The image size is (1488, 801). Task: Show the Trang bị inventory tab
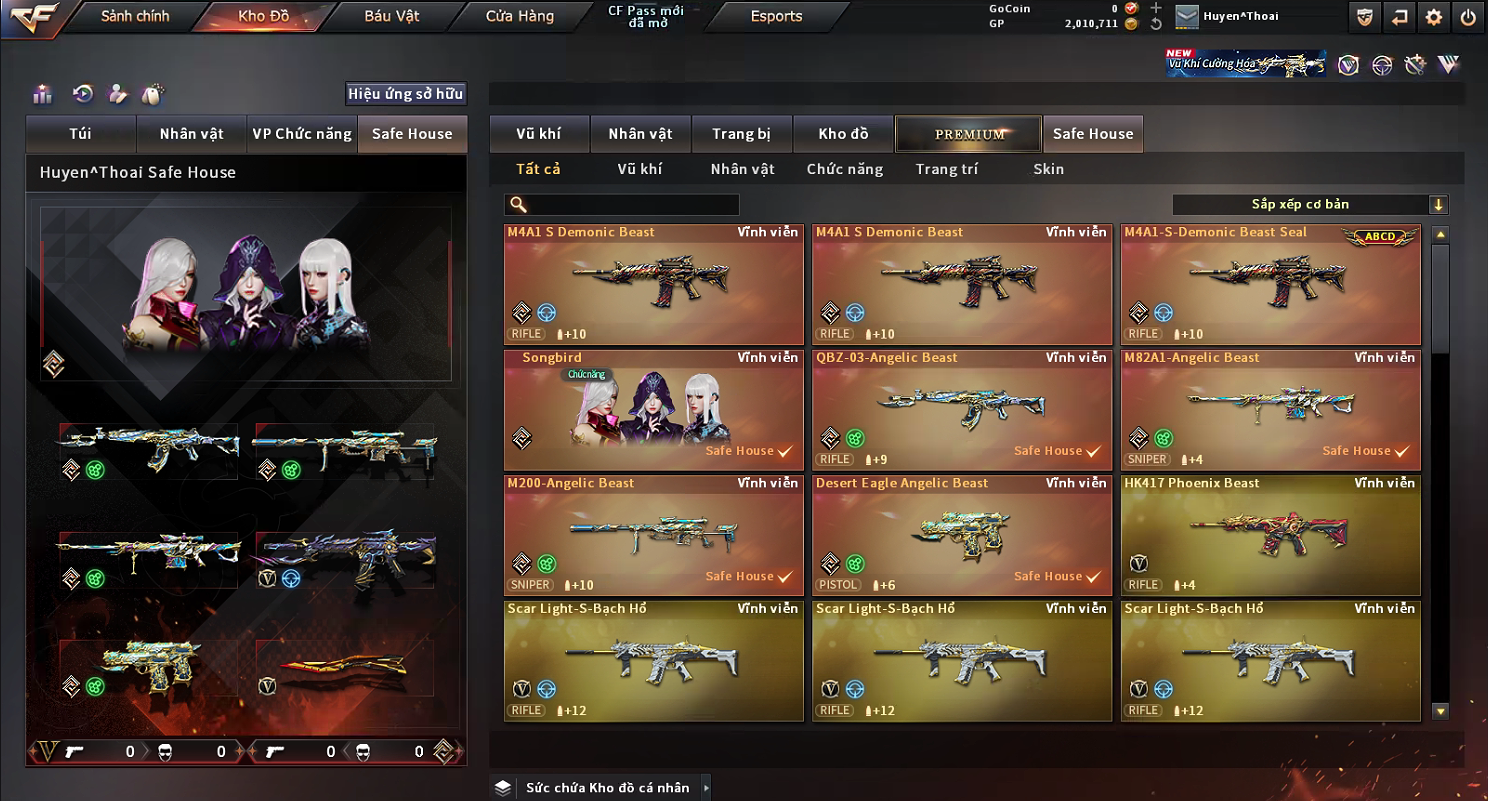(x=741, y=134)
